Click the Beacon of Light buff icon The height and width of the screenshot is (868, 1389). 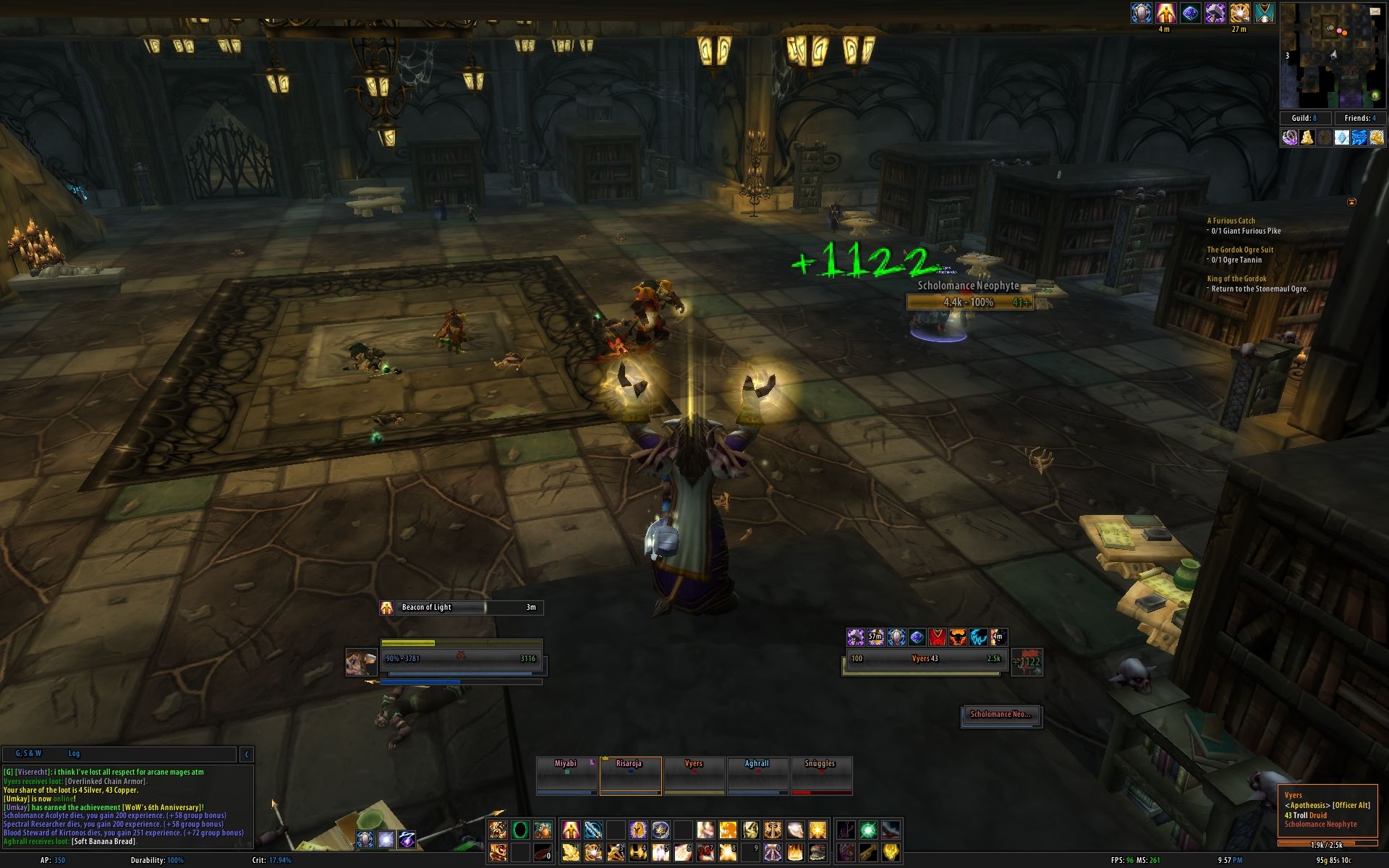click(387, 608)
